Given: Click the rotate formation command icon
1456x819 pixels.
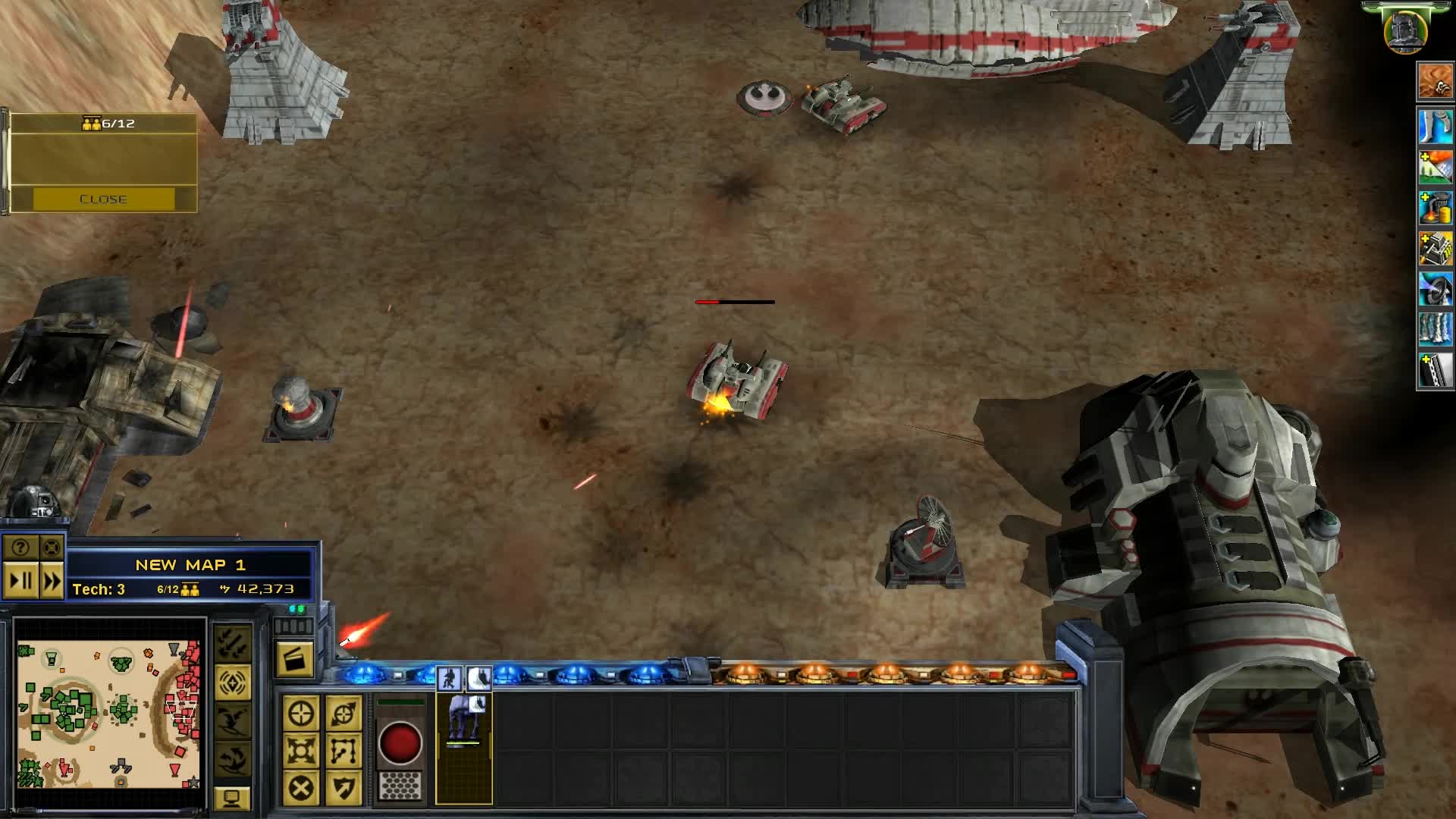Looking at the screenshot, I should coord(302,752).
